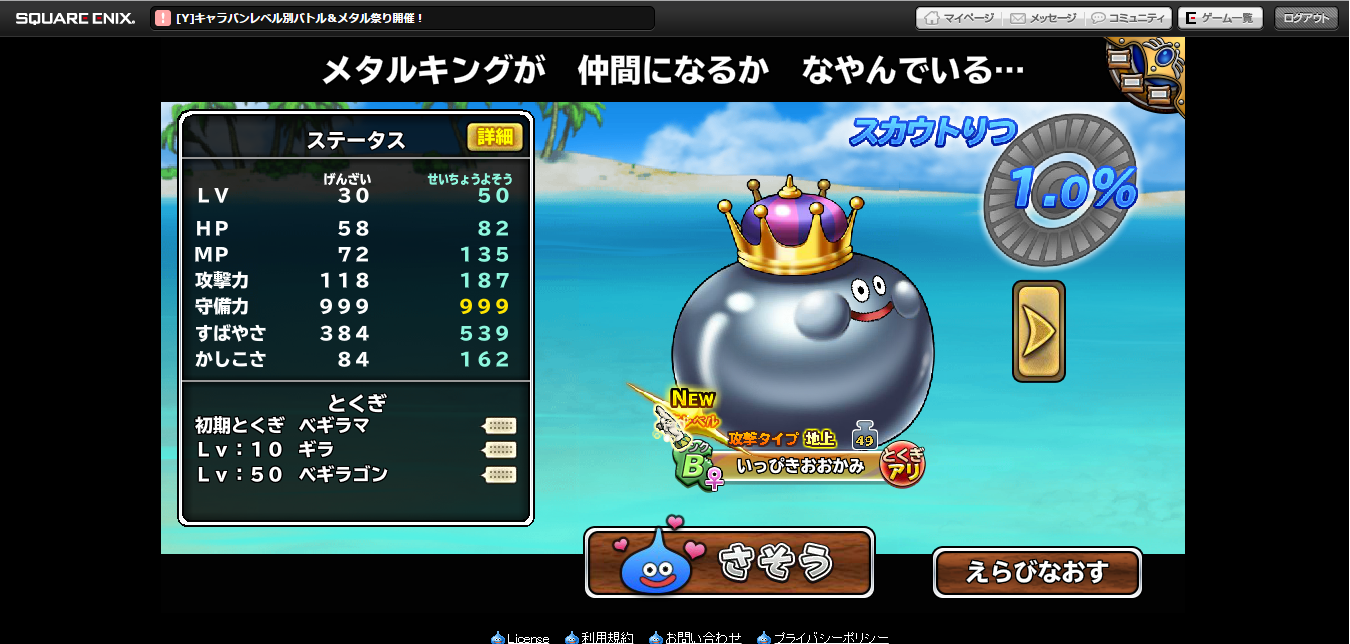Open the キャラバン news announcement banner

tap(402, 18)
